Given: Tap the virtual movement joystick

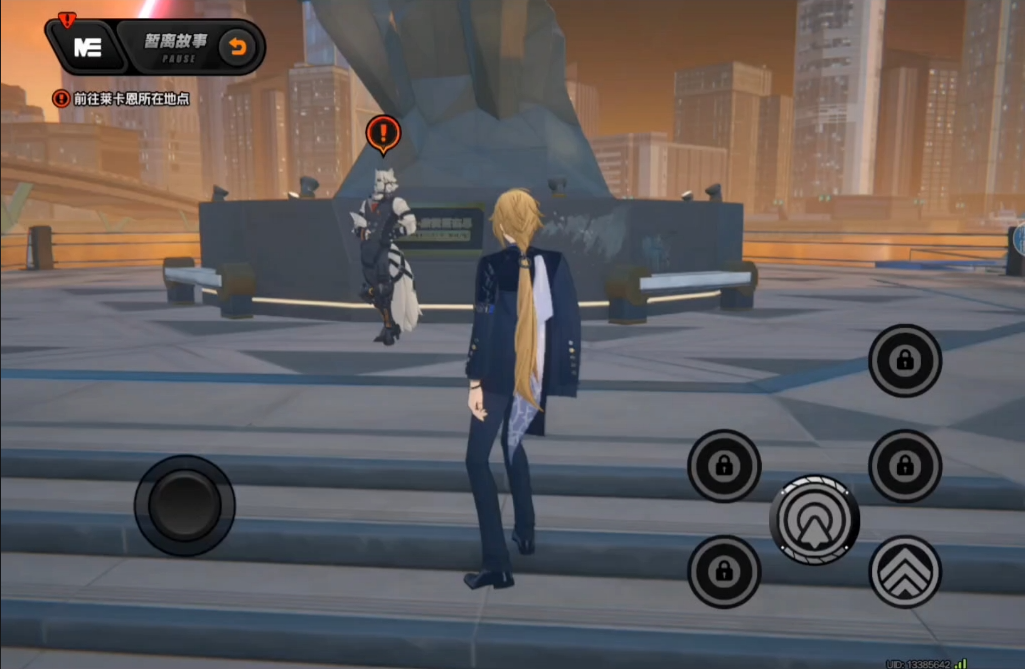Looking at the screenshot, I should (185, 505).
